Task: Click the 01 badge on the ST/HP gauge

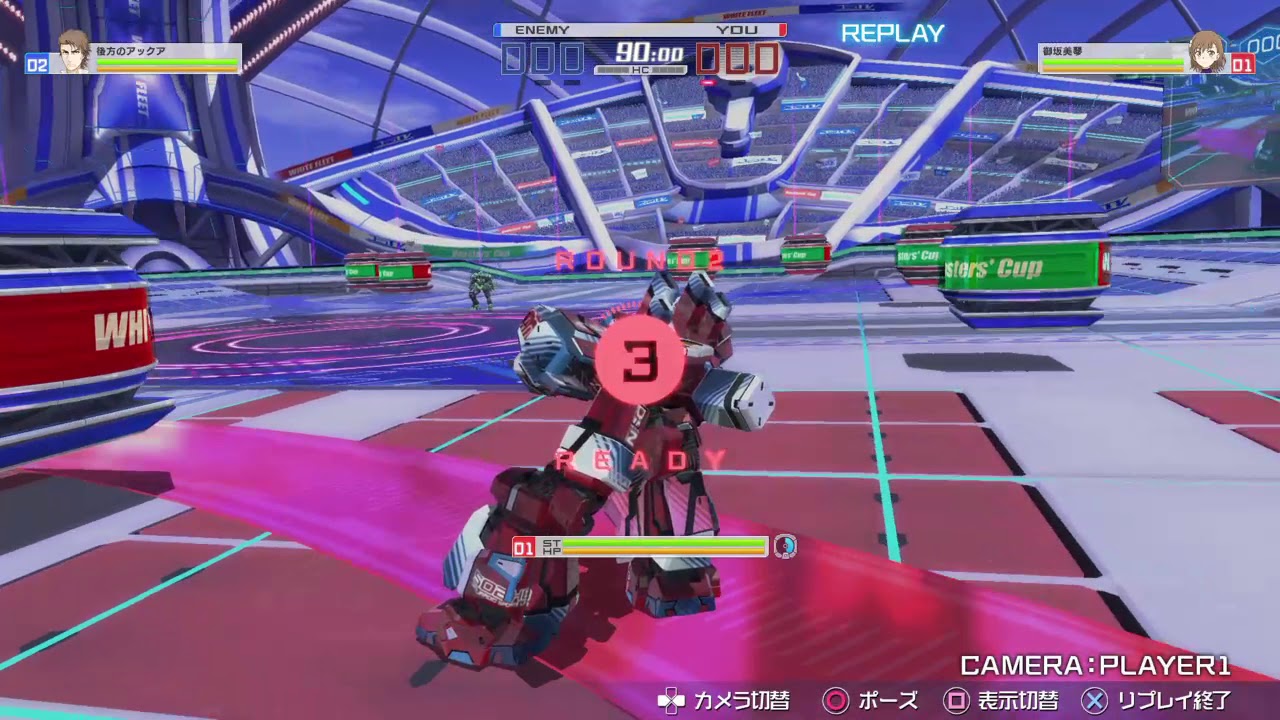Action: point(523,547)
